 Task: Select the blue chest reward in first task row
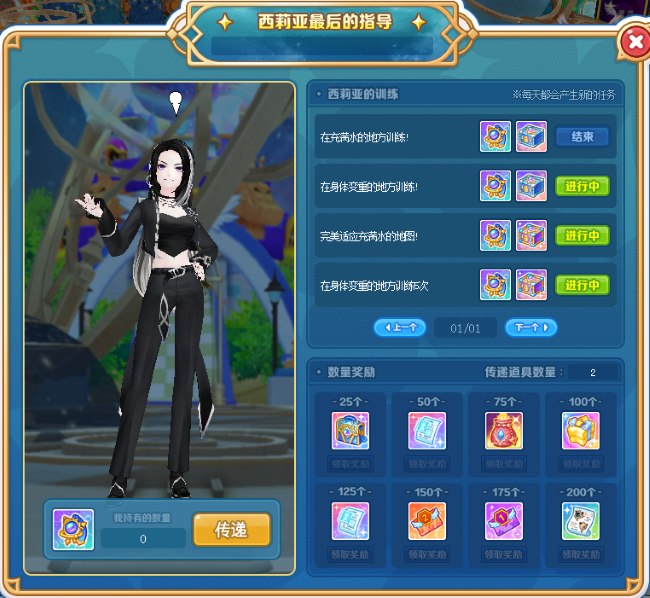point(531,137)
